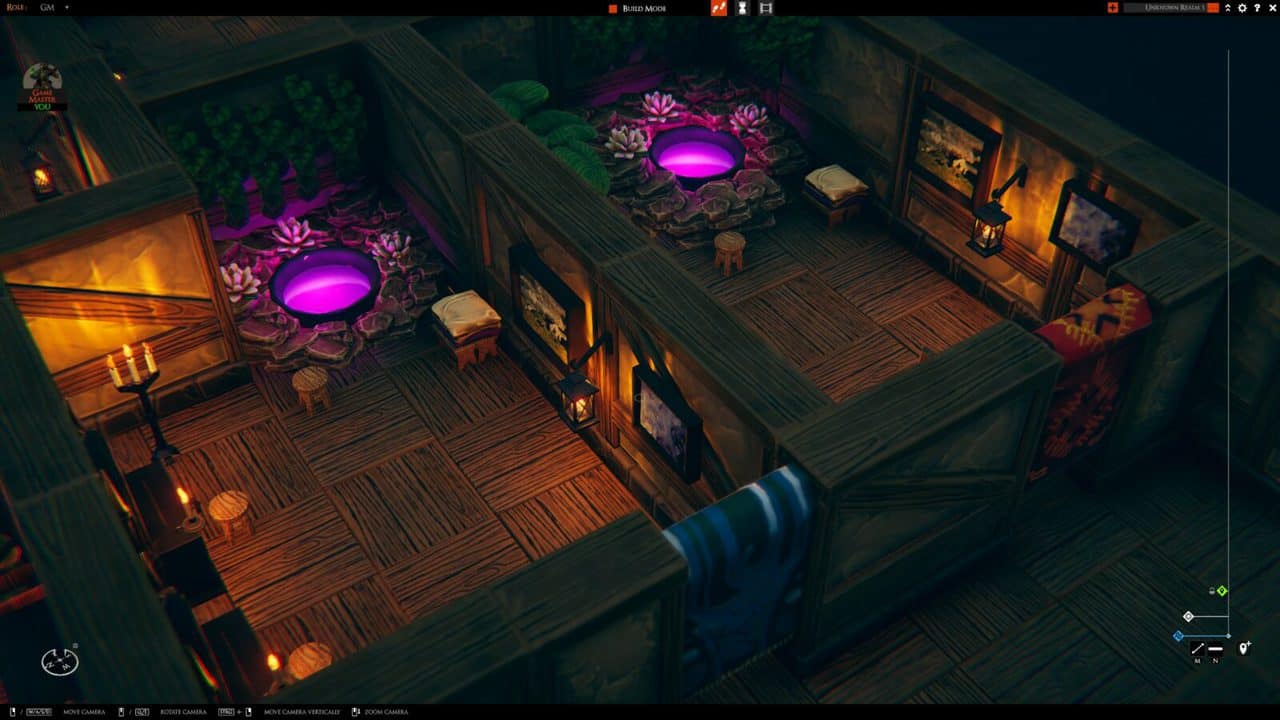Expand the character visibility icon above the levels
Viewport: 1280px width, 720px height.
[x=1211, y=591]
